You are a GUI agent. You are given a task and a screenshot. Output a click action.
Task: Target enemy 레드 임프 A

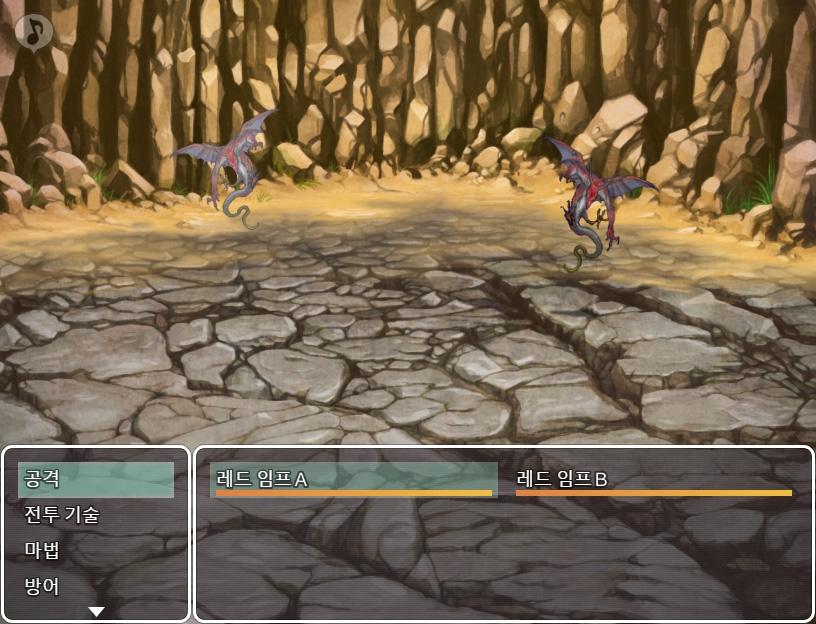355,479
